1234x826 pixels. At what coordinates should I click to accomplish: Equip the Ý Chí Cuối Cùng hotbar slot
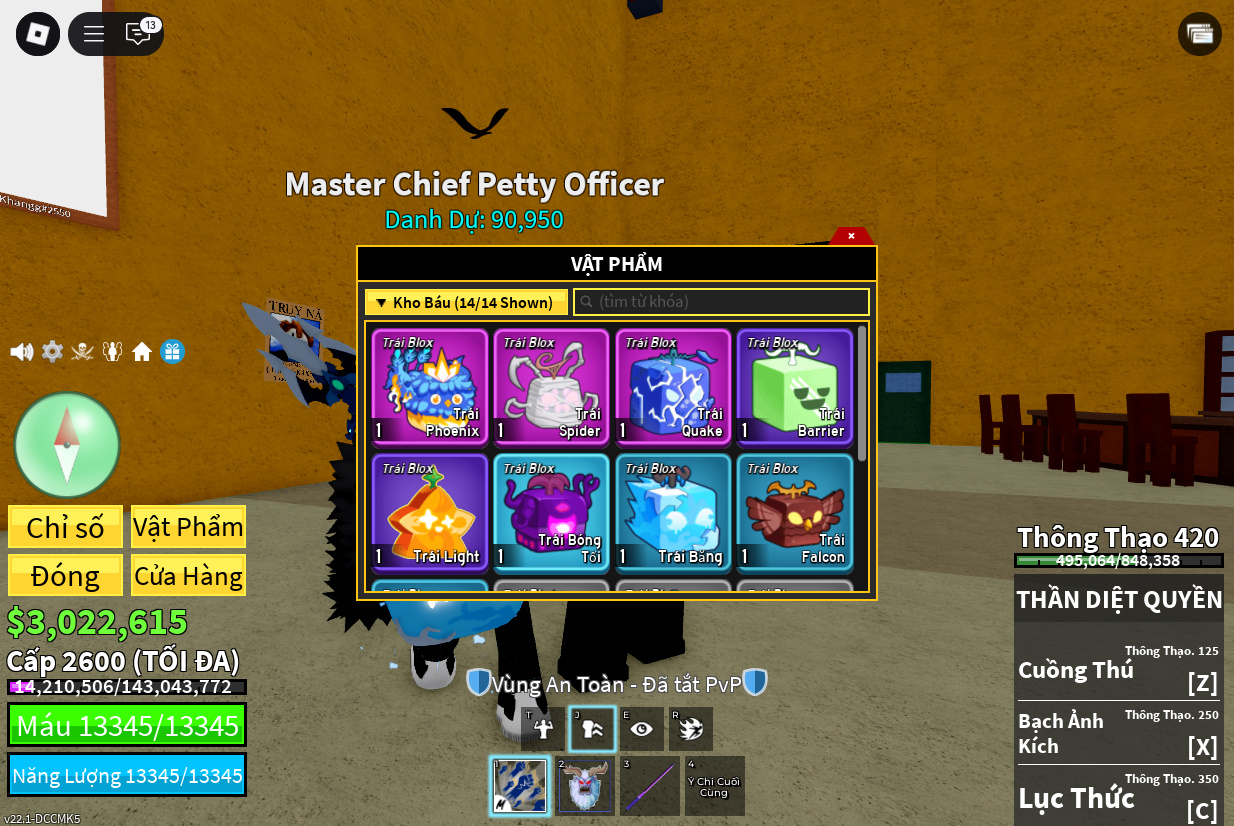pyautogui.click(x=714, y=786)
